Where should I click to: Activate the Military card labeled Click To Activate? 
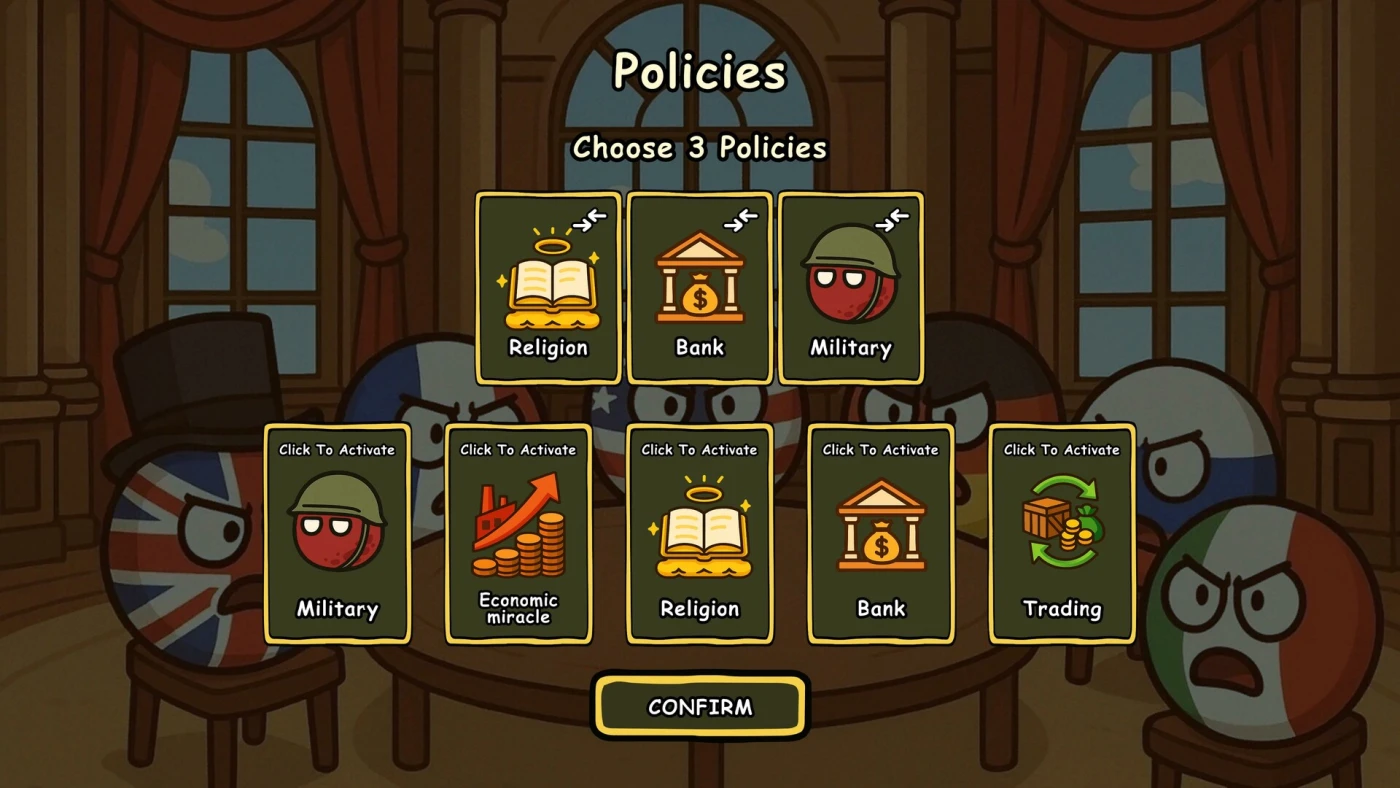pyautogui.click(x=337, y=534)
